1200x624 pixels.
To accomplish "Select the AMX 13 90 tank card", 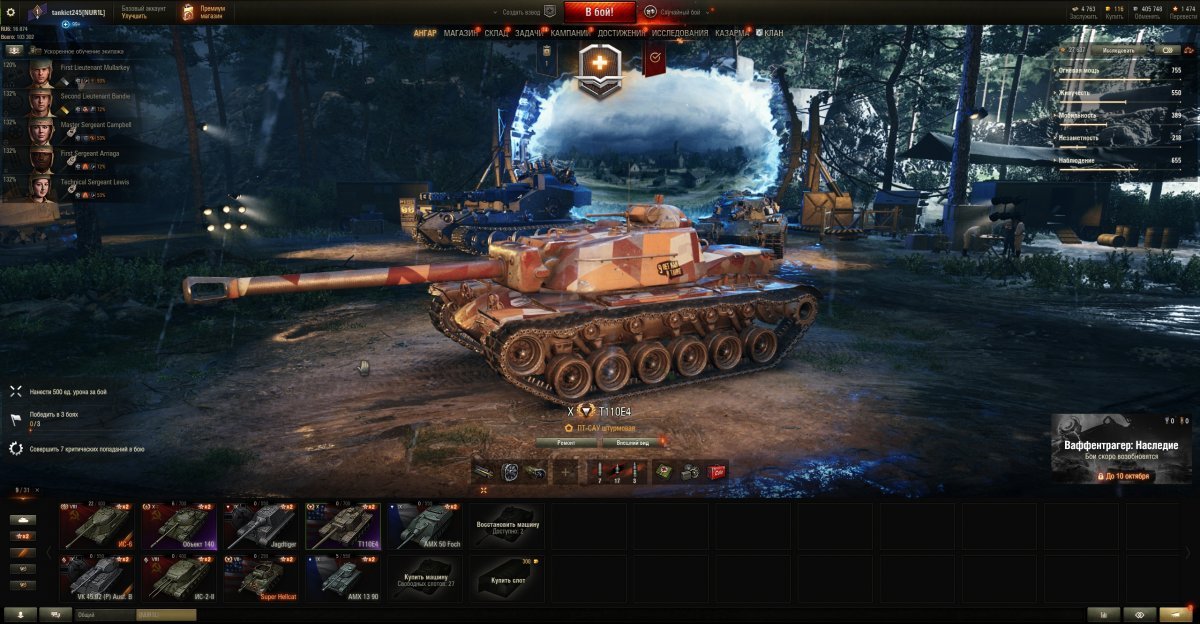I will click(342, 579).
